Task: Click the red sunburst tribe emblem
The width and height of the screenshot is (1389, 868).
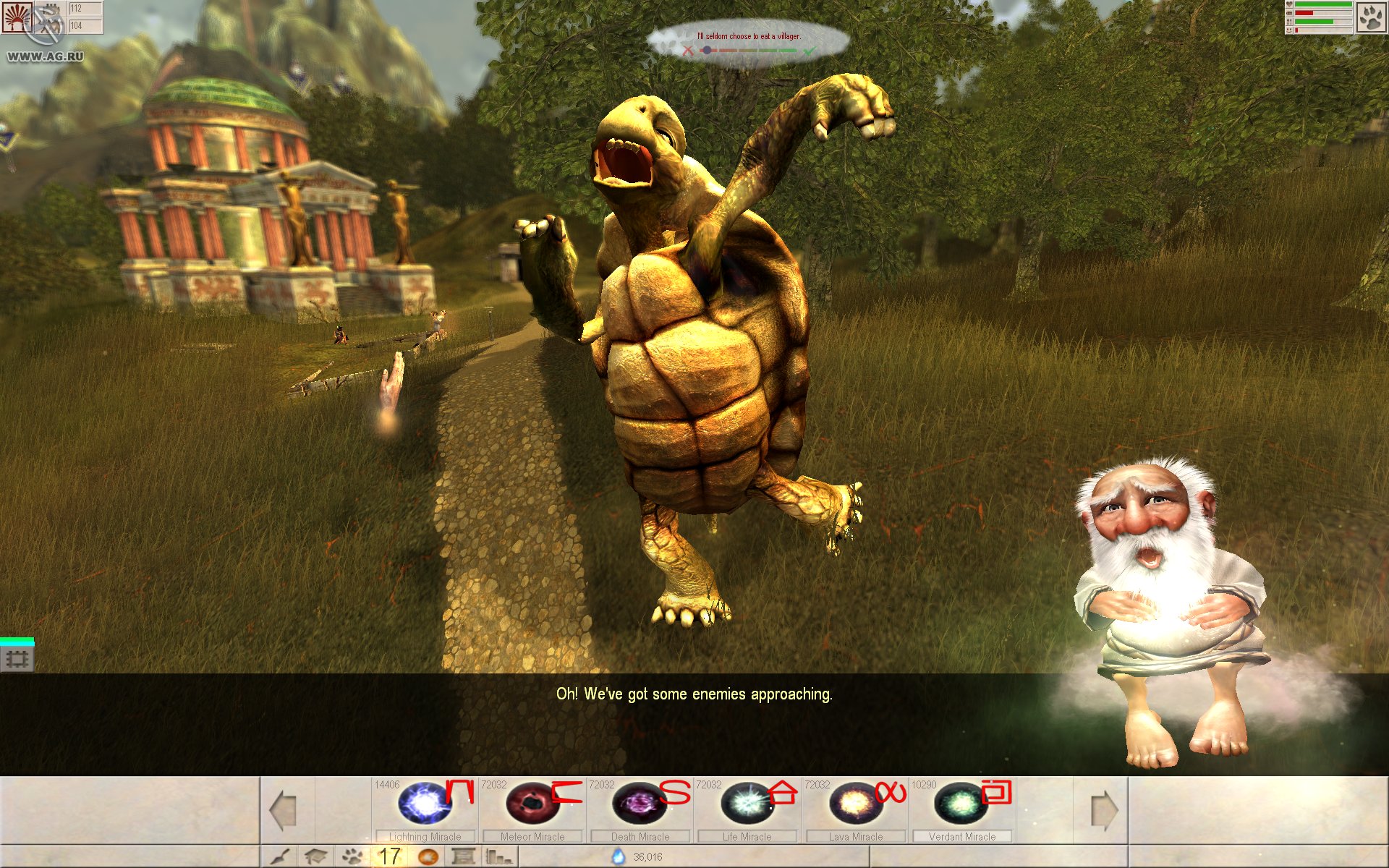Action: click(16, 17)
